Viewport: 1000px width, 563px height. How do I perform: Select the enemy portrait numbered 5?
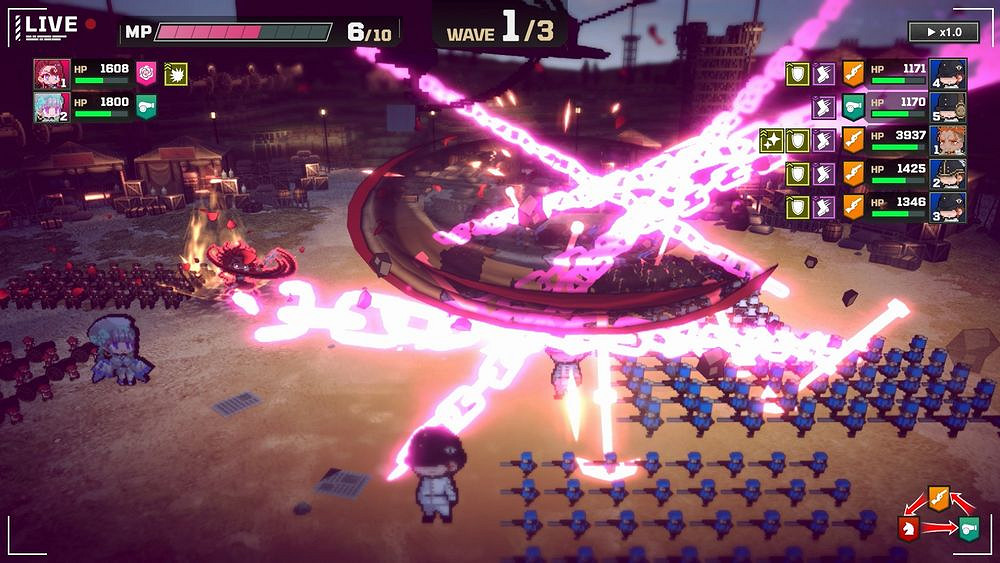pos(946,107)
